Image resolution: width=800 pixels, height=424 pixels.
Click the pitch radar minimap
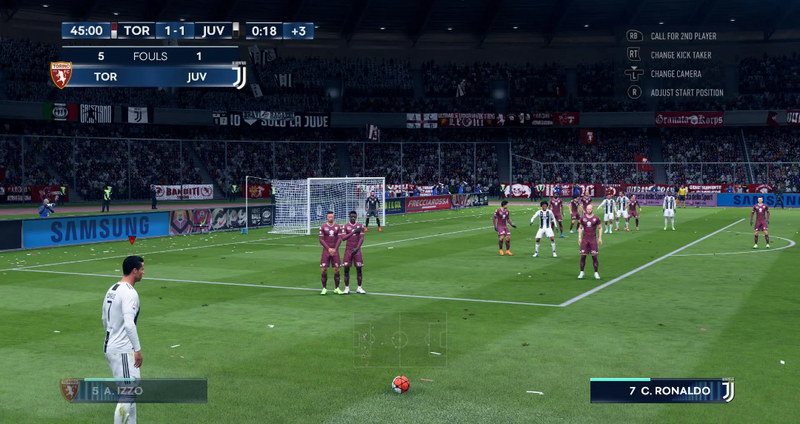pos(399,339)
